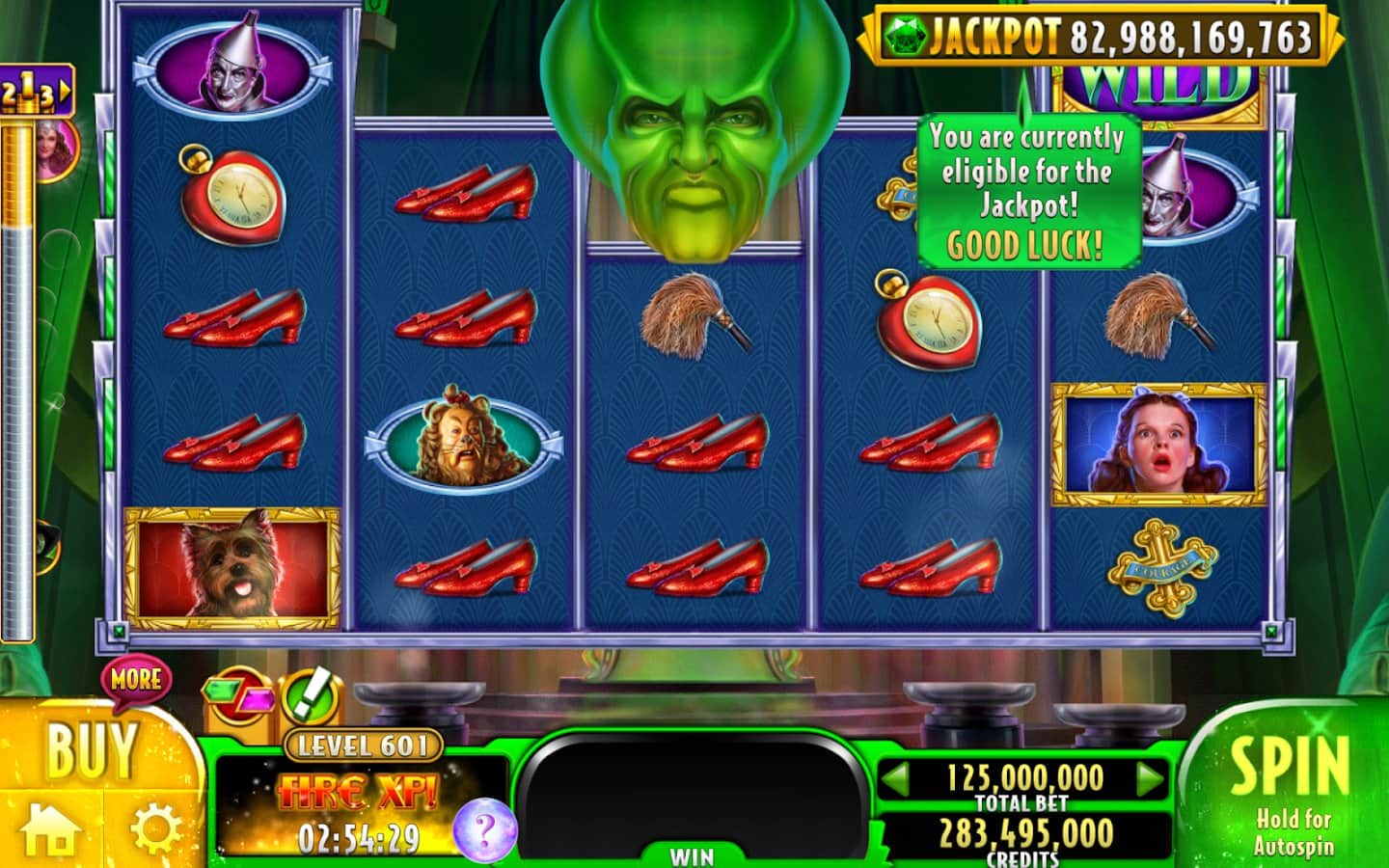Open the Fire XP timer panel

coord(357,812)
